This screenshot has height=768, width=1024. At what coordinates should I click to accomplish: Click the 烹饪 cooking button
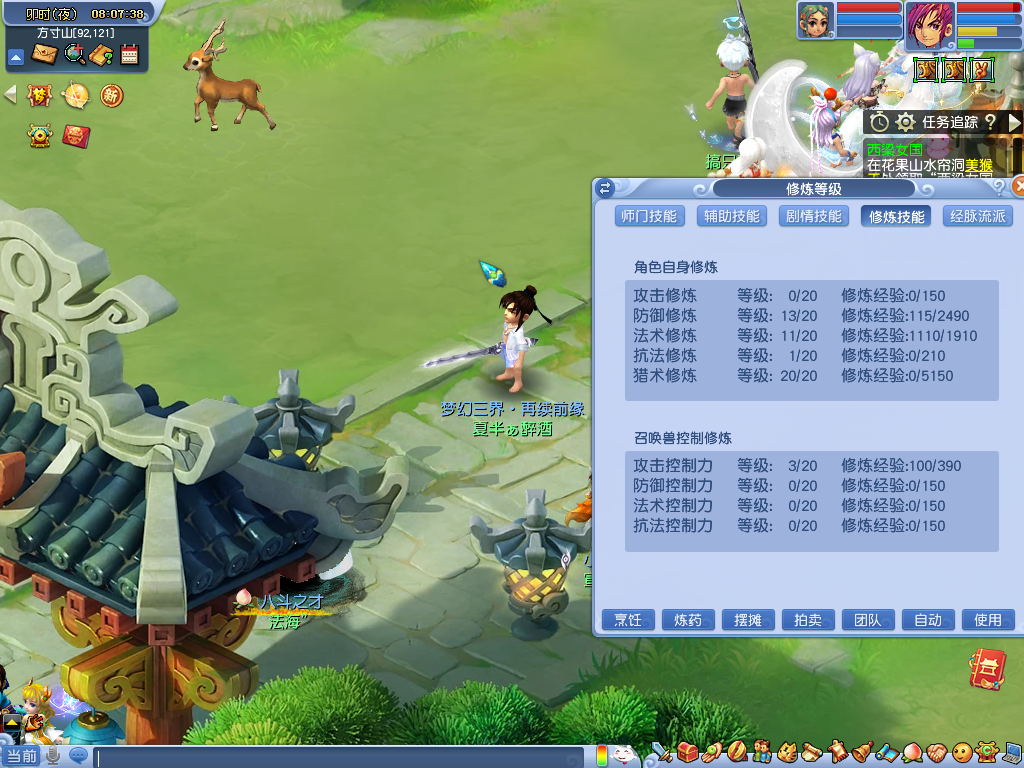click(x=627, y=620)
